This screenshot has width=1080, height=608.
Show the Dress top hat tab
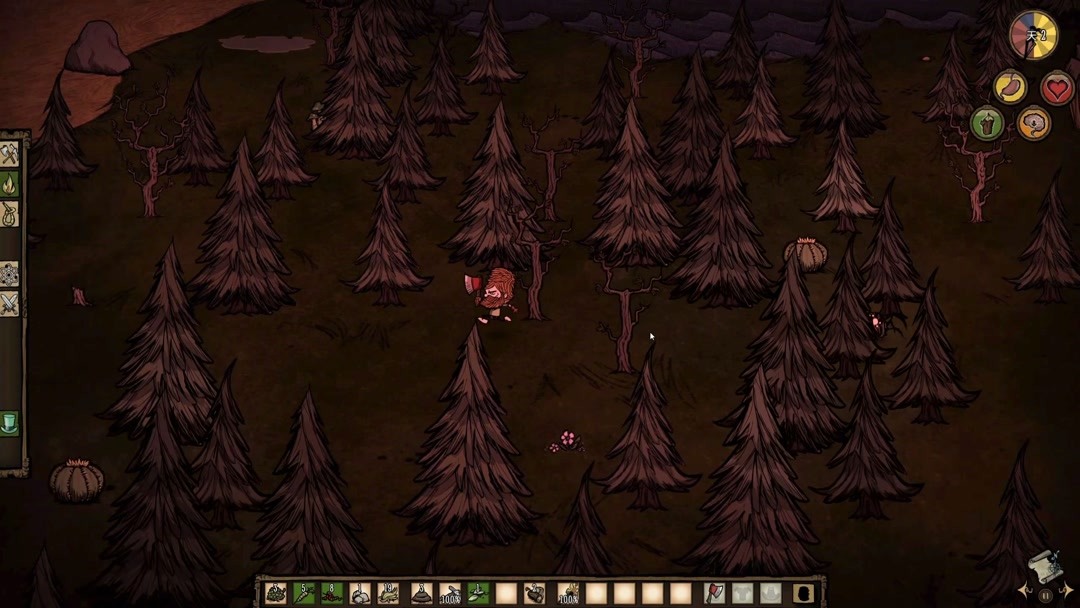click(x=10, y=422)
